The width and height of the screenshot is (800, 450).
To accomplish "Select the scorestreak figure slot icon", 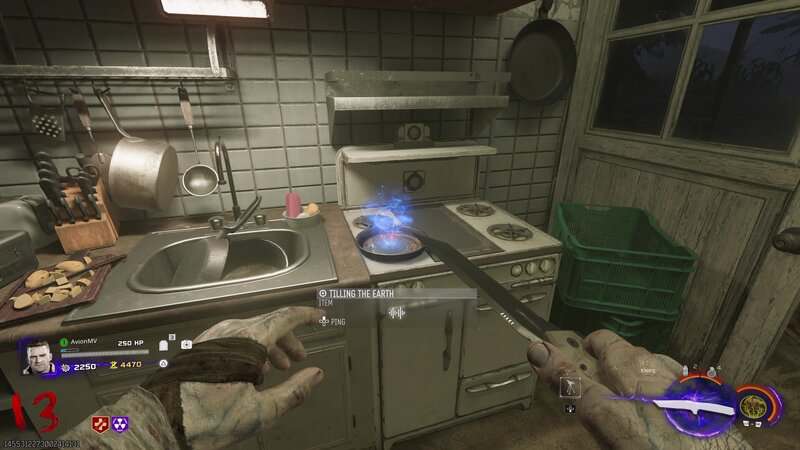I will (569, 386).
